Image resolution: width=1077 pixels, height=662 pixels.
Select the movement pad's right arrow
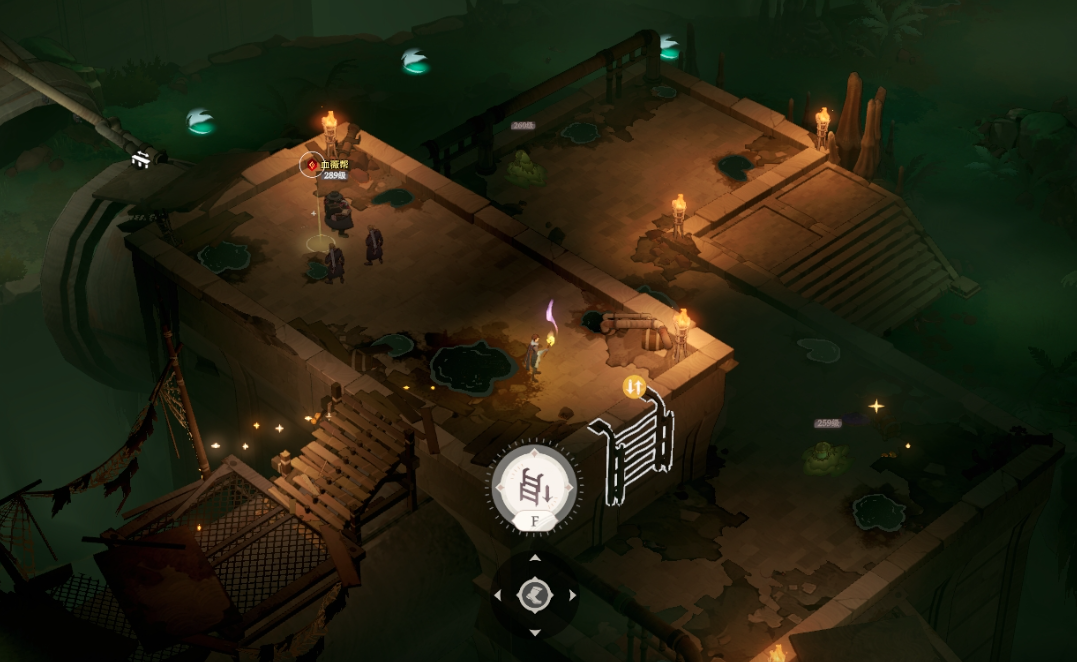[x=572, y=595]
